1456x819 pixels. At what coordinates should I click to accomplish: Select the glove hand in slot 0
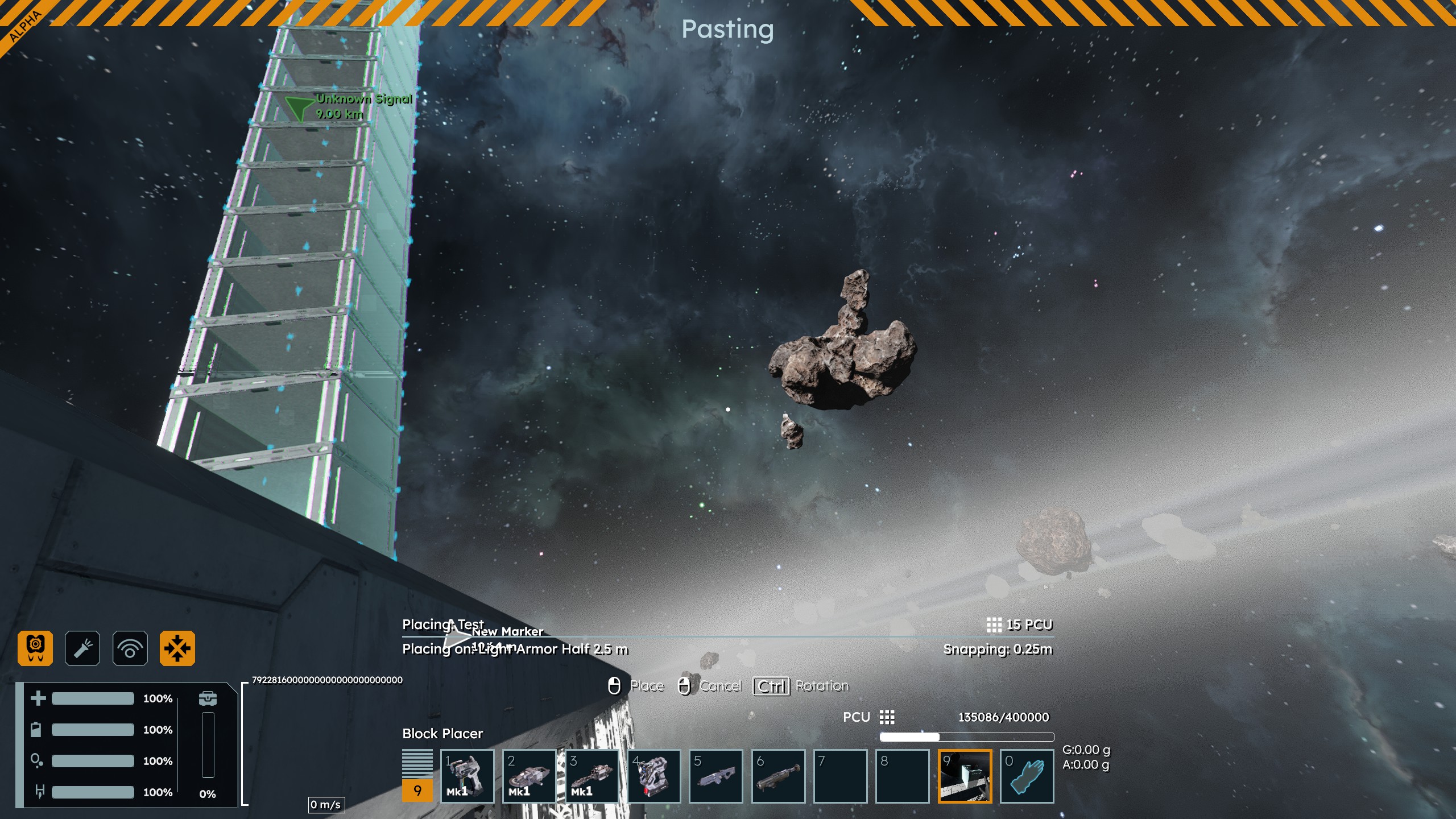coord(1027,776)
